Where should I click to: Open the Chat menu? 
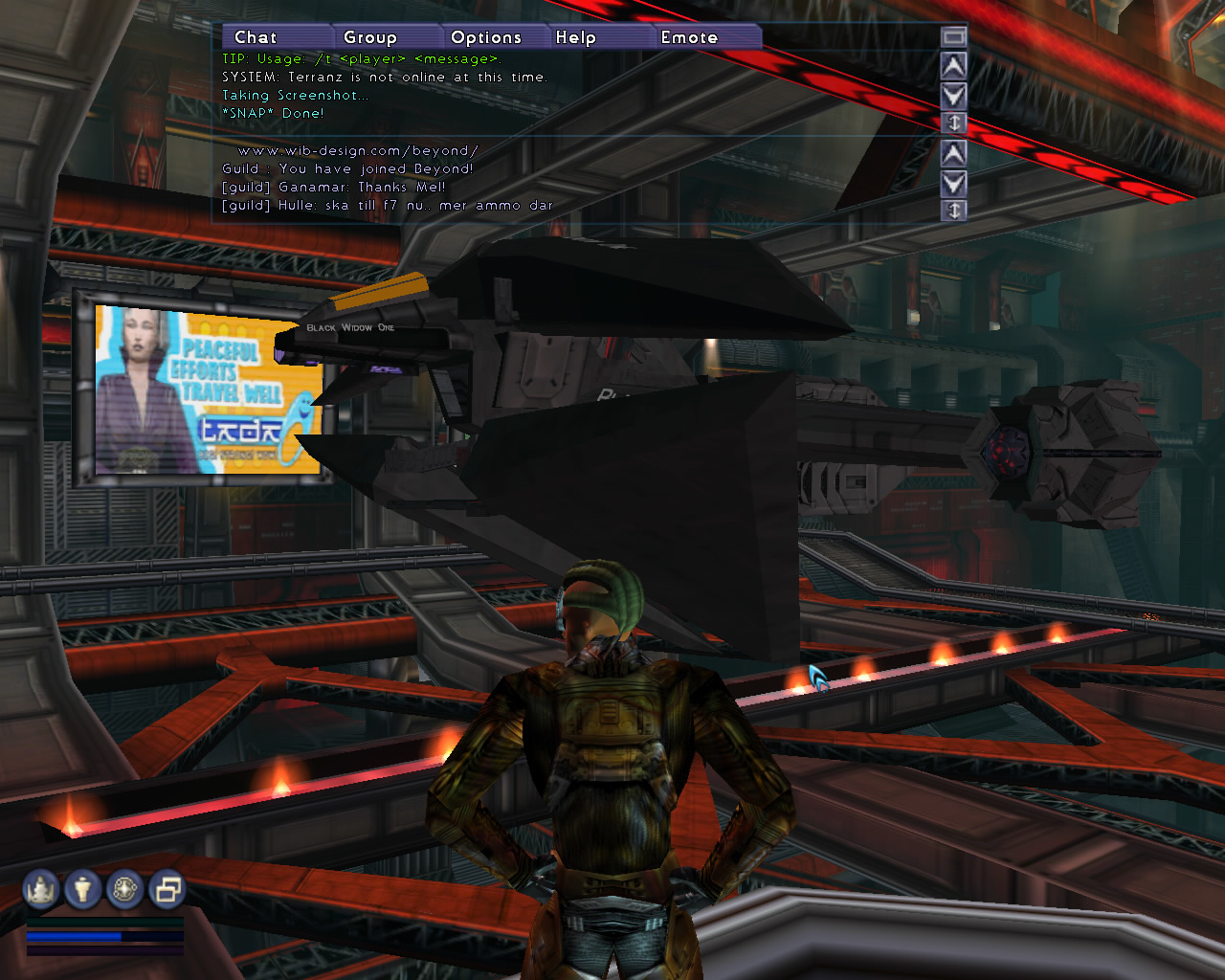(x=256, y=37)
